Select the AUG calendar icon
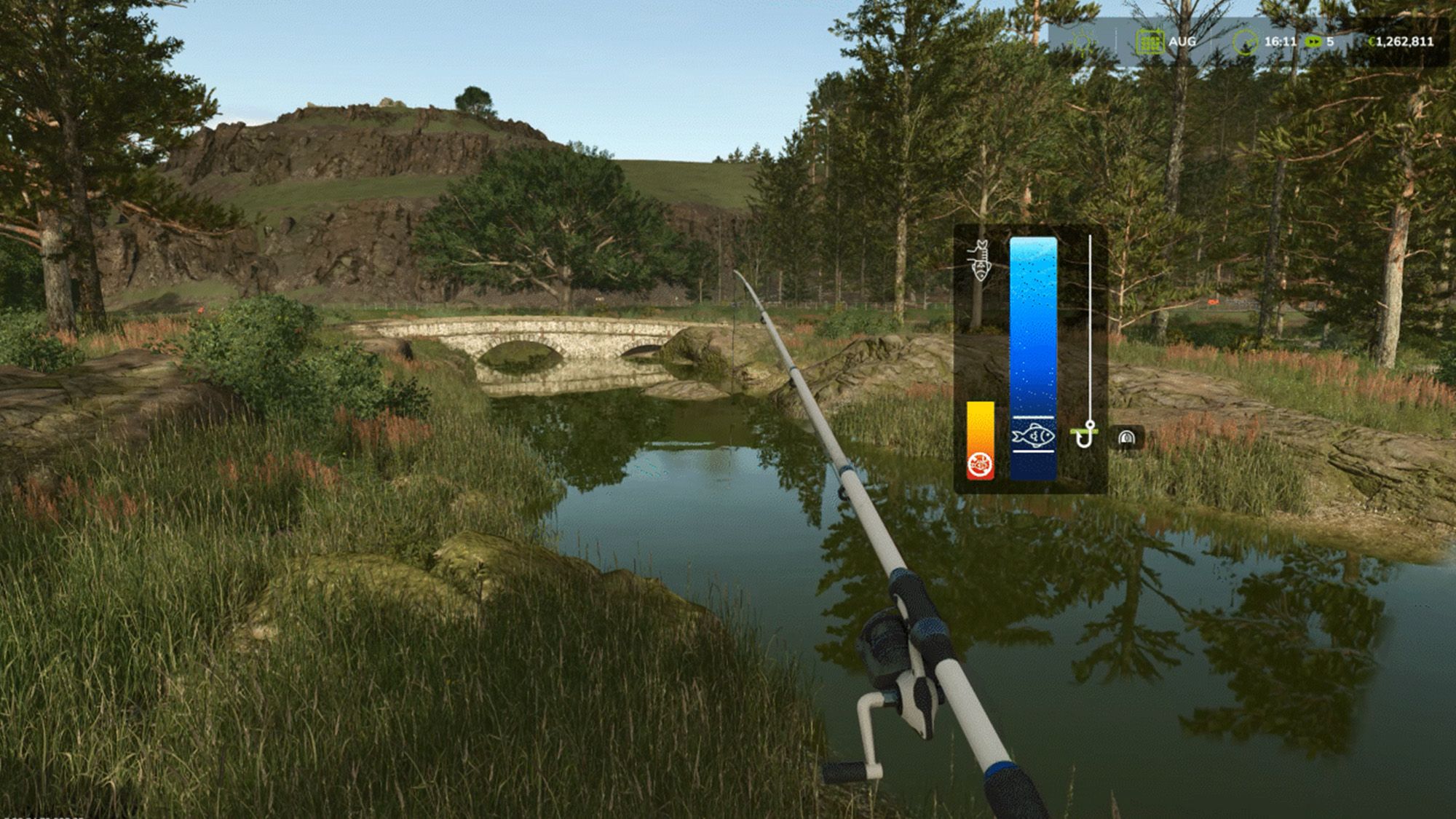 point(1150,42)
